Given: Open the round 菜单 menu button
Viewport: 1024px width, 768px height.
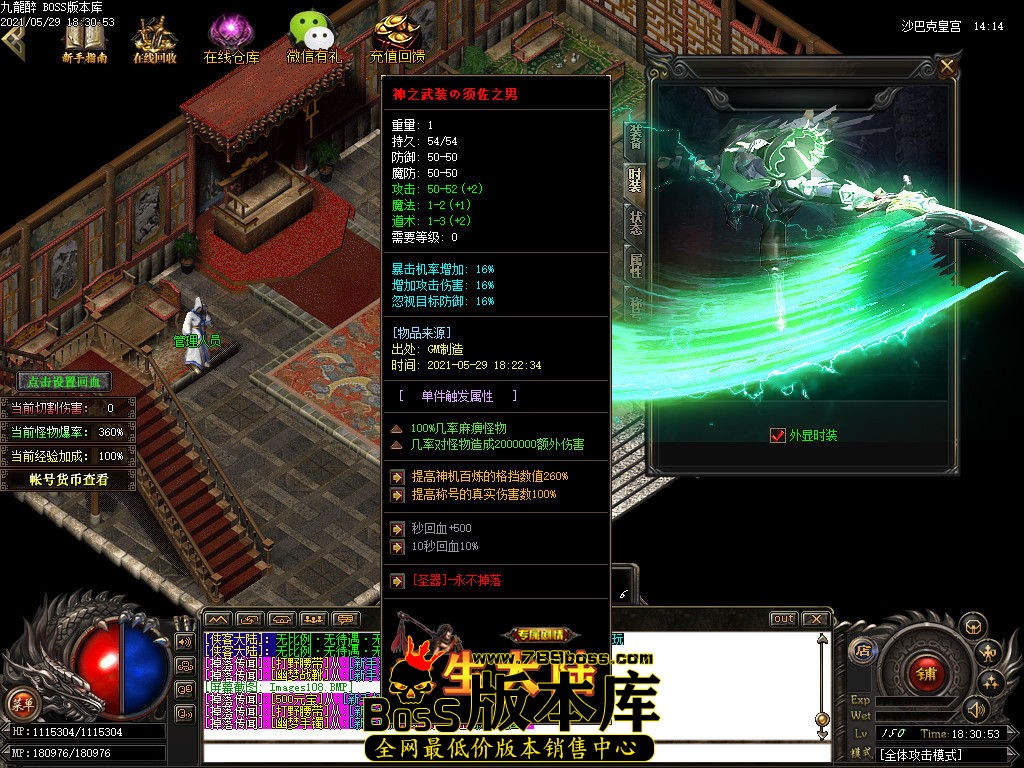Looking at the screenshot, I should point(22,703).
